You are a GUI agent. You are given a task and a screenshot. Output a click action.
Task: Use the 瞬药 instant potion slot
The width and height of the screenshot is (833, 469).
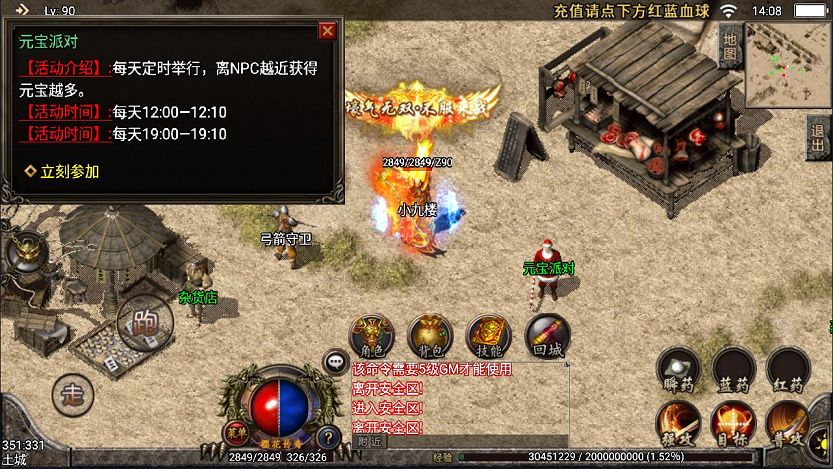[678, 369]
